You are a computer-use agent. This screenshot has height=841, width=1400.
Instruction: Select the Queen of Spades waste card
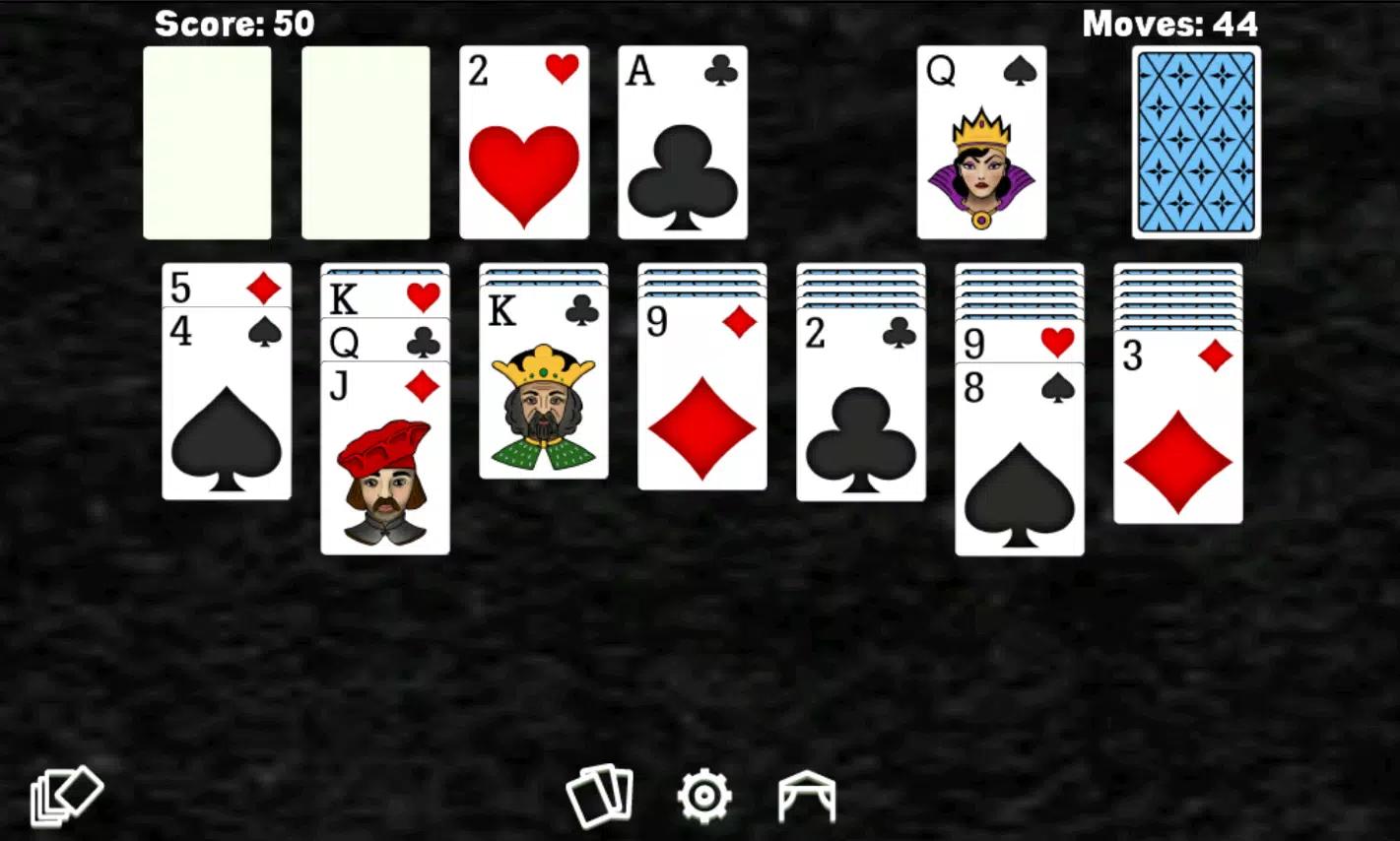[981, 141]
